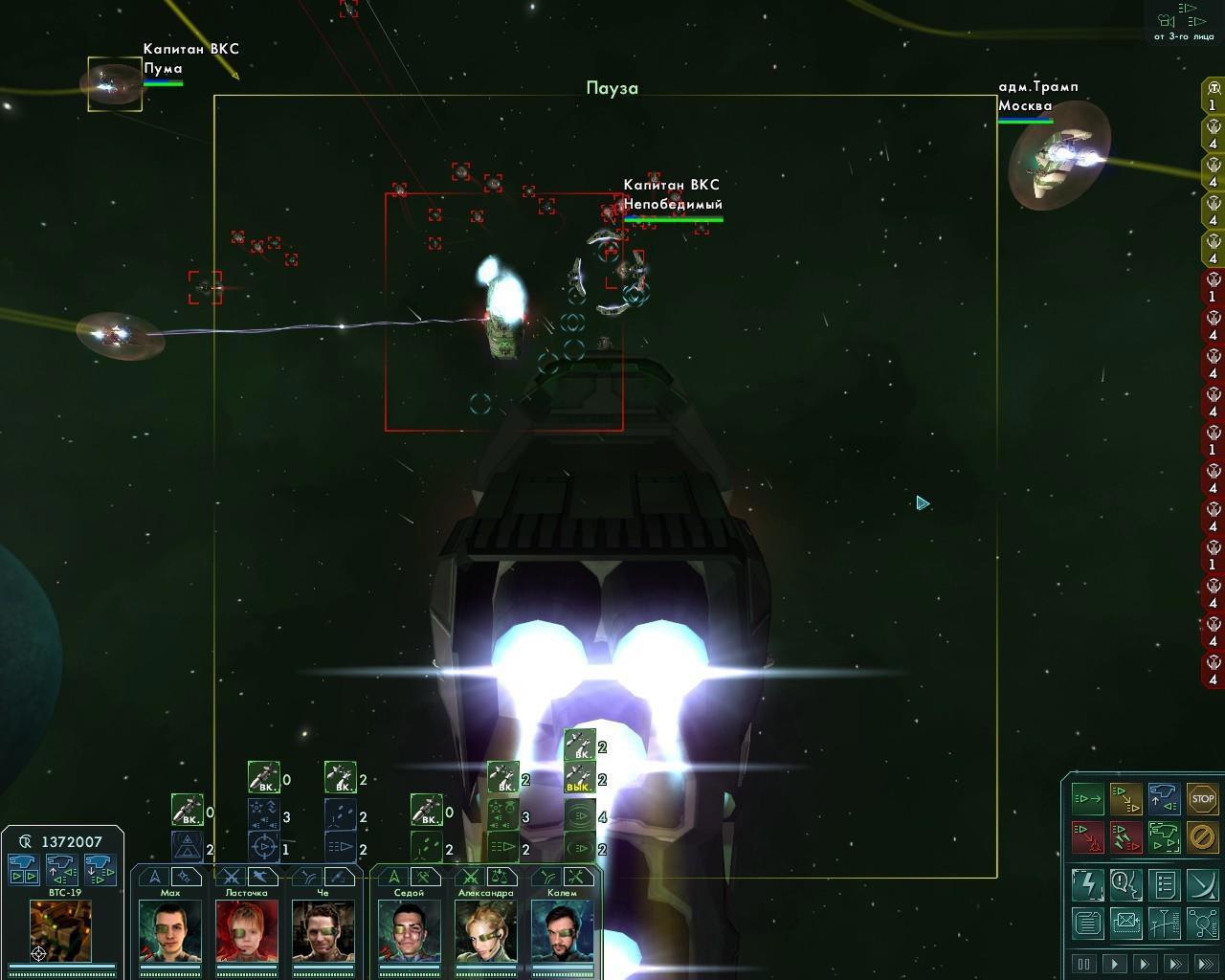Select pilot Ласточка's portrait

click(x=246, y=931)
